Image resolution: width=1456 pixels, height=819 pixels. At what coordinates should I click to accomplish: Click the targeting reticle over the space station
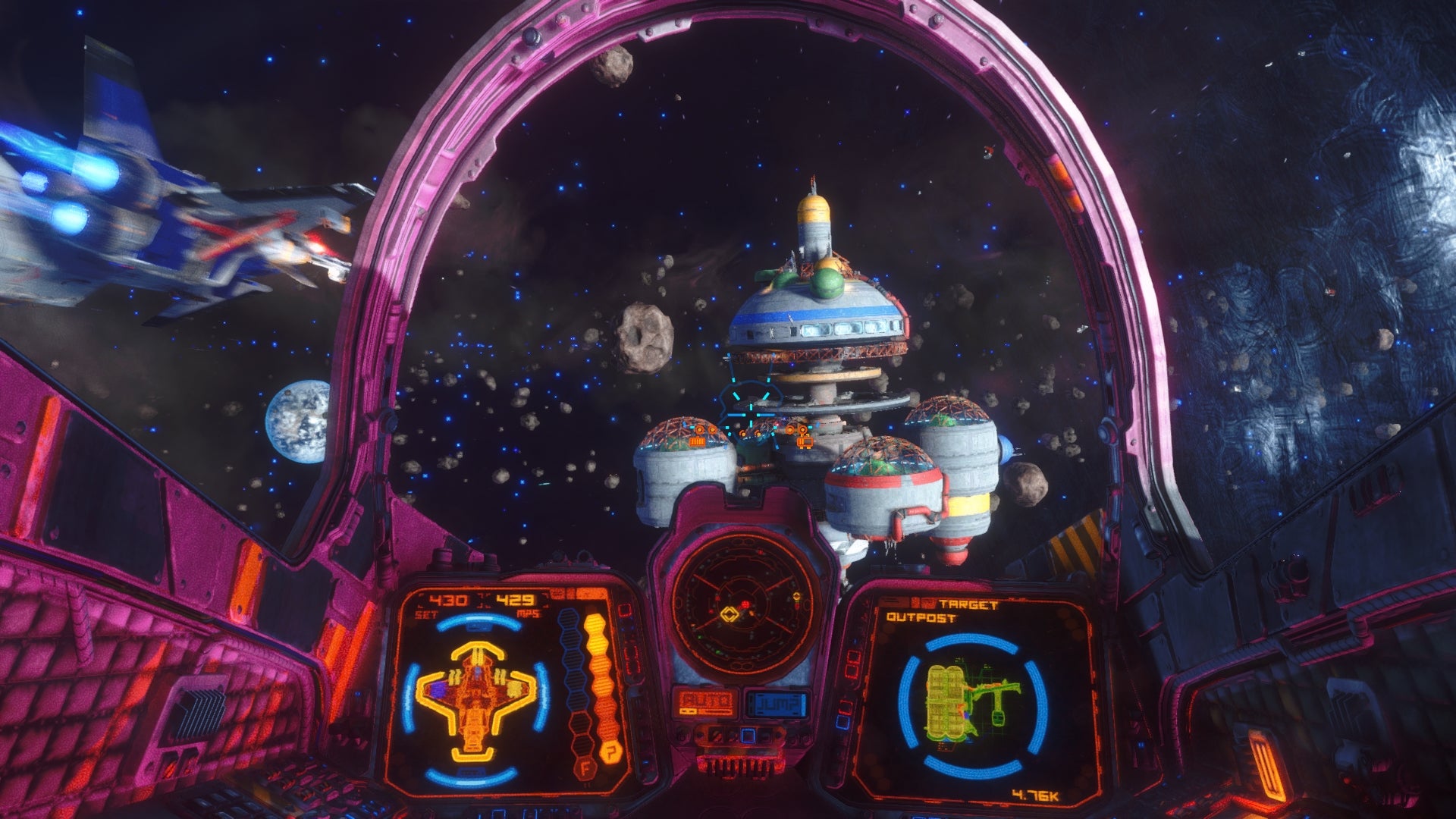[x=752, y=415]
